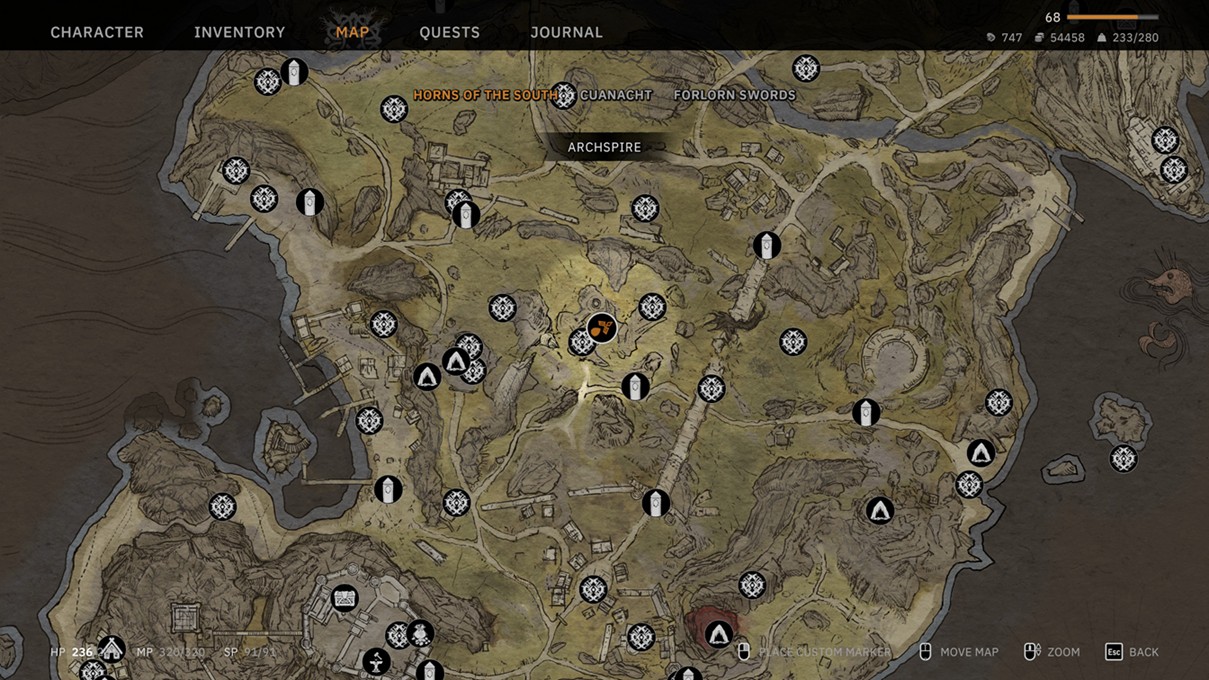Click the orange marker on the map
This screenshot has width=1209, height=680.
(x=601, y=327)
